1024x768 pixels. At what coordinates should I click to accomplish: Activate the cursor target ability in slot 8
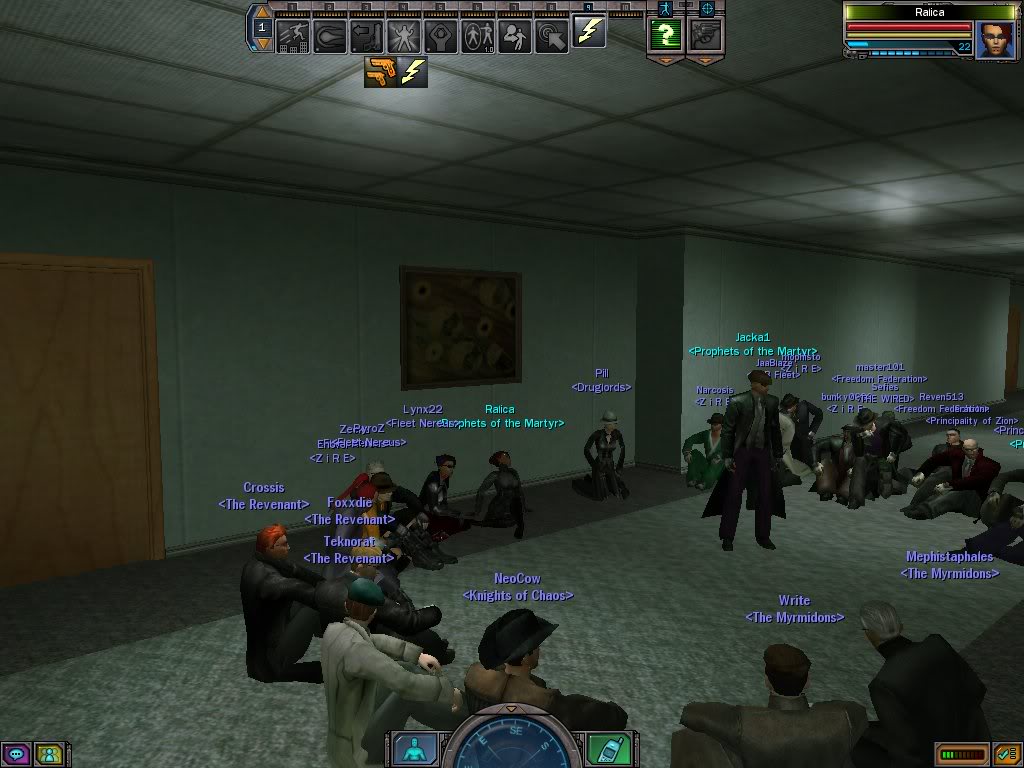(552, 36)
